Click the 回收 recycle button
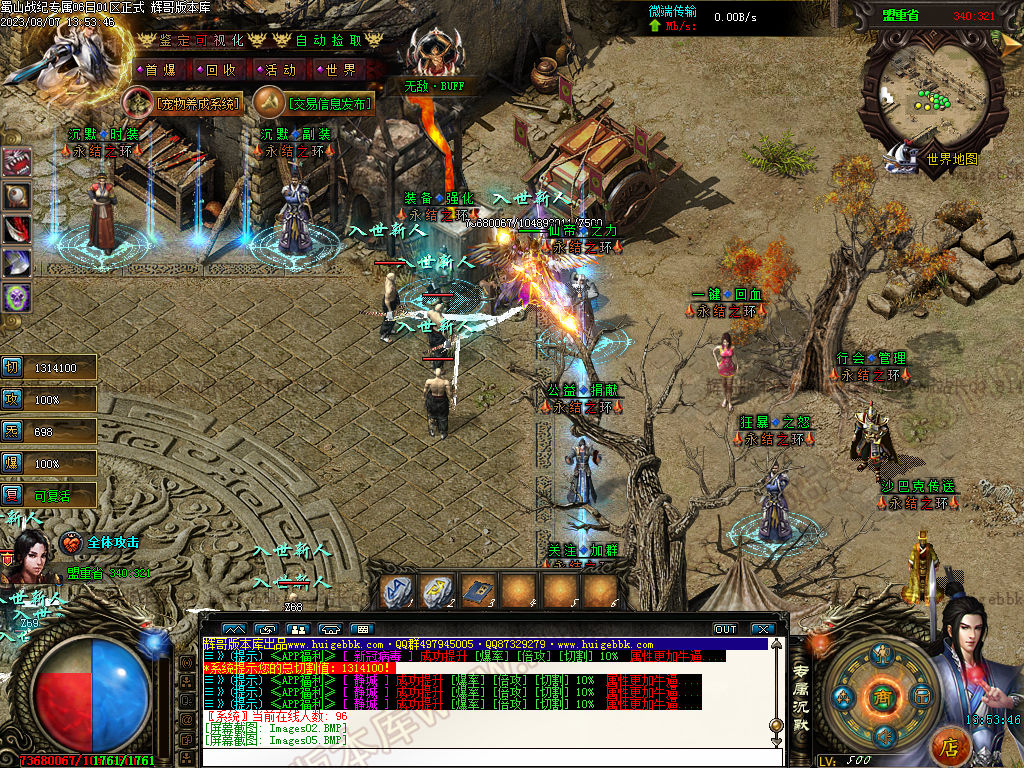This screenshot has height=768, width=1024. tap(220, 70)
